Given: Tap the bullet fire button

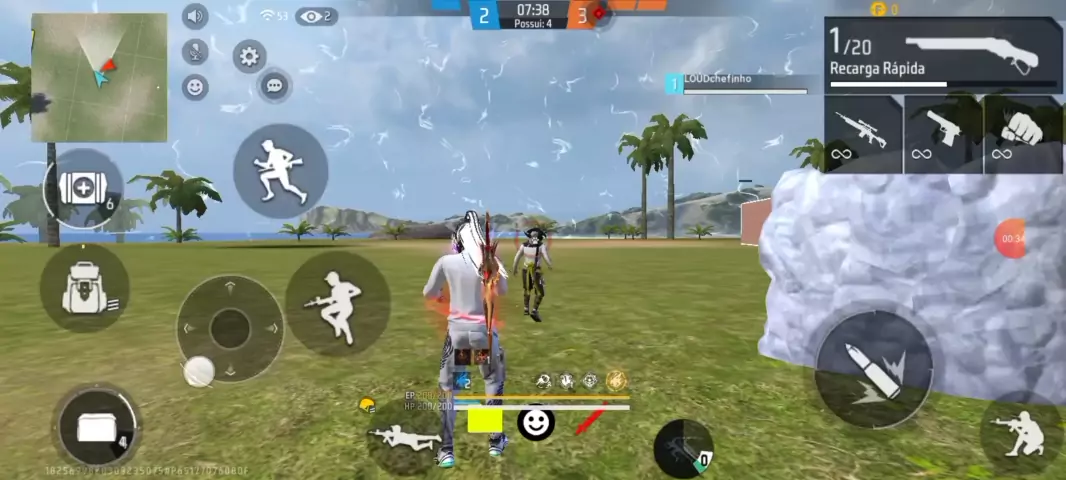Looking at the screenshot, I should [x=874, y=369].
